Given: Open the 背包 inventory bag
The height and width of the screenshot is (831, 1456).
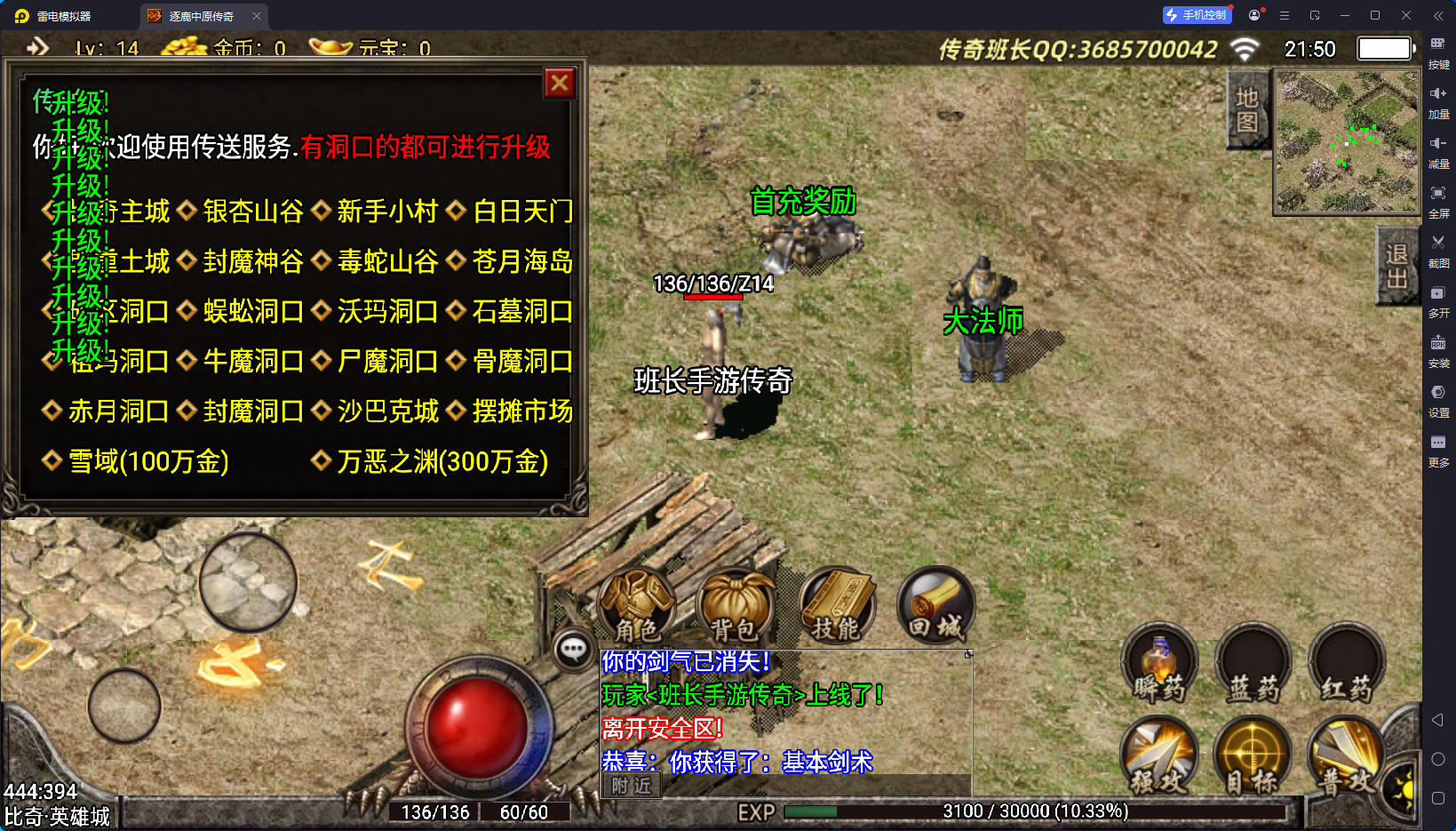Looking at the screenshot, I should 735,606.
